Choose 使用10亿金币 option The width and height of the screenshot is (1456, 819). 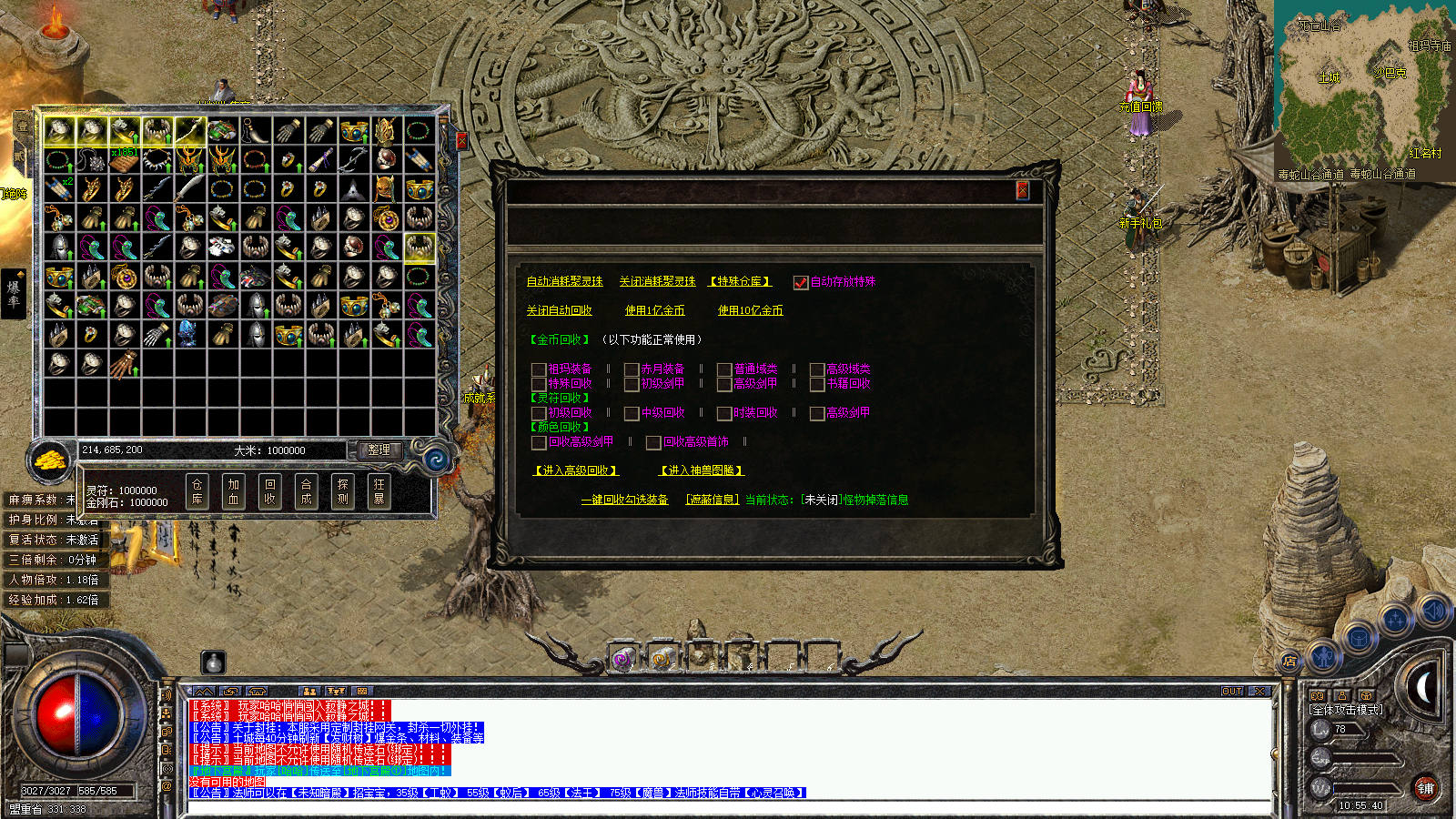tap(750, 311)
